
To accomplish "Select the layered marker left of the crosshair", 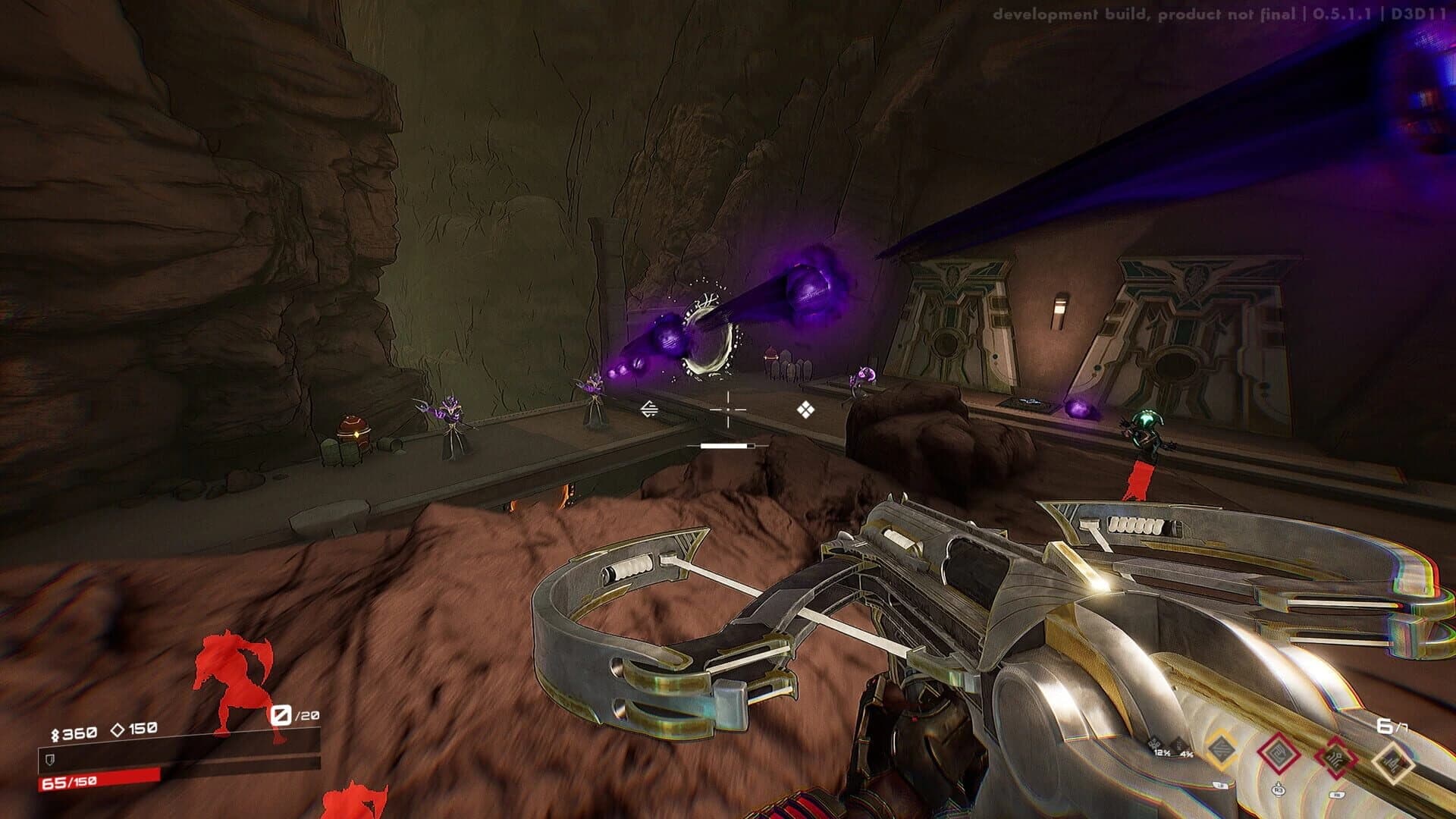I will [x=648, y=407].
